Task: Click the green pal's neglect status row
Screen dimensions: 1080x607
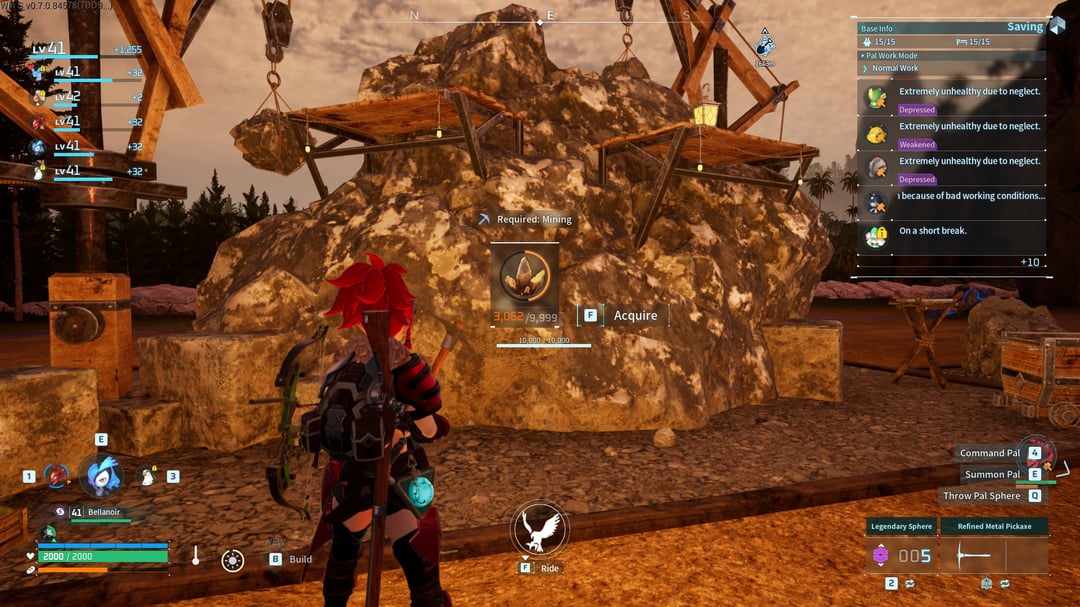Action: (x=955, y=98)
